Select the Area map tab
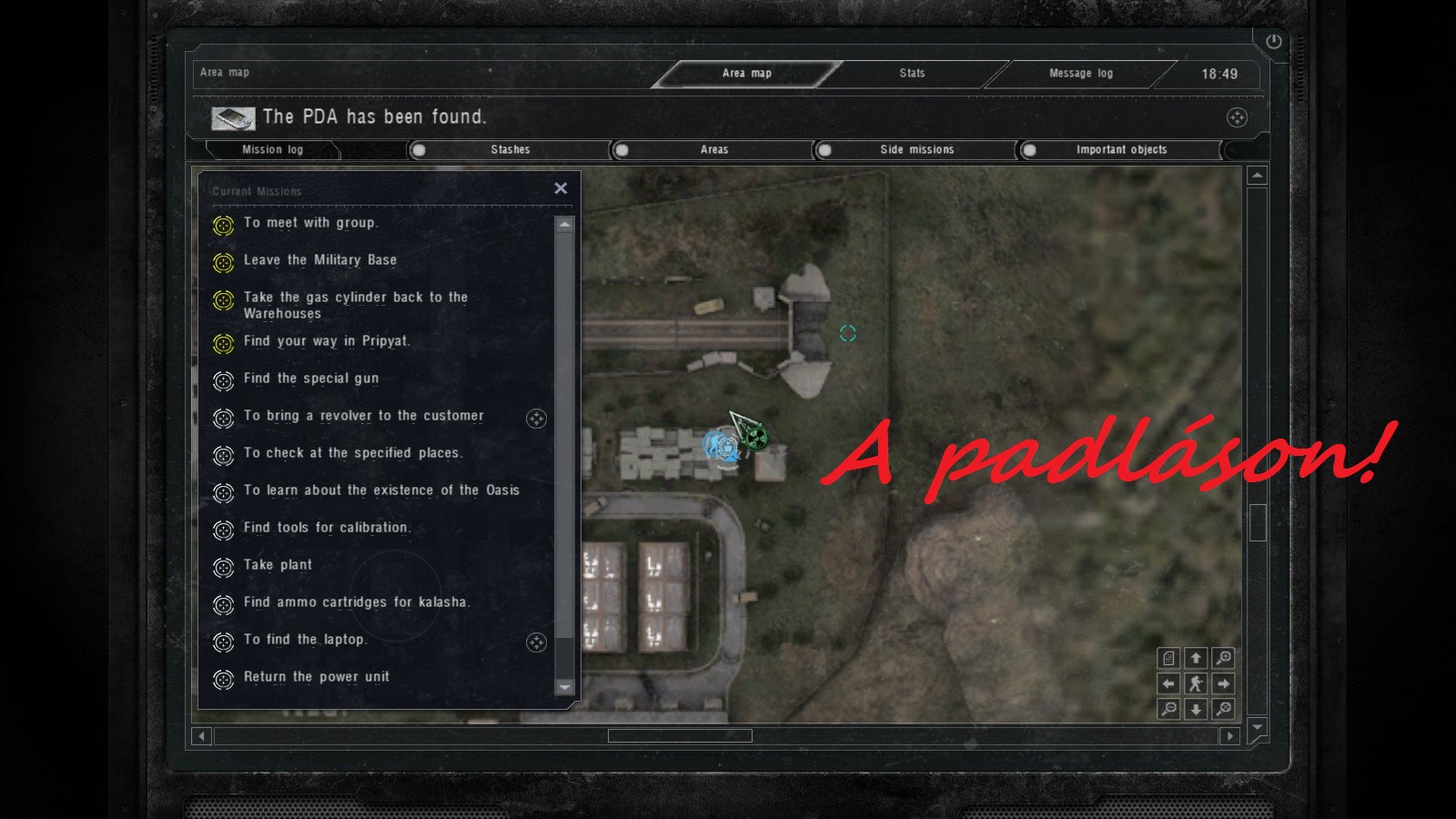The width and height of the screenshot is (1456, 819). click(746, 73)
